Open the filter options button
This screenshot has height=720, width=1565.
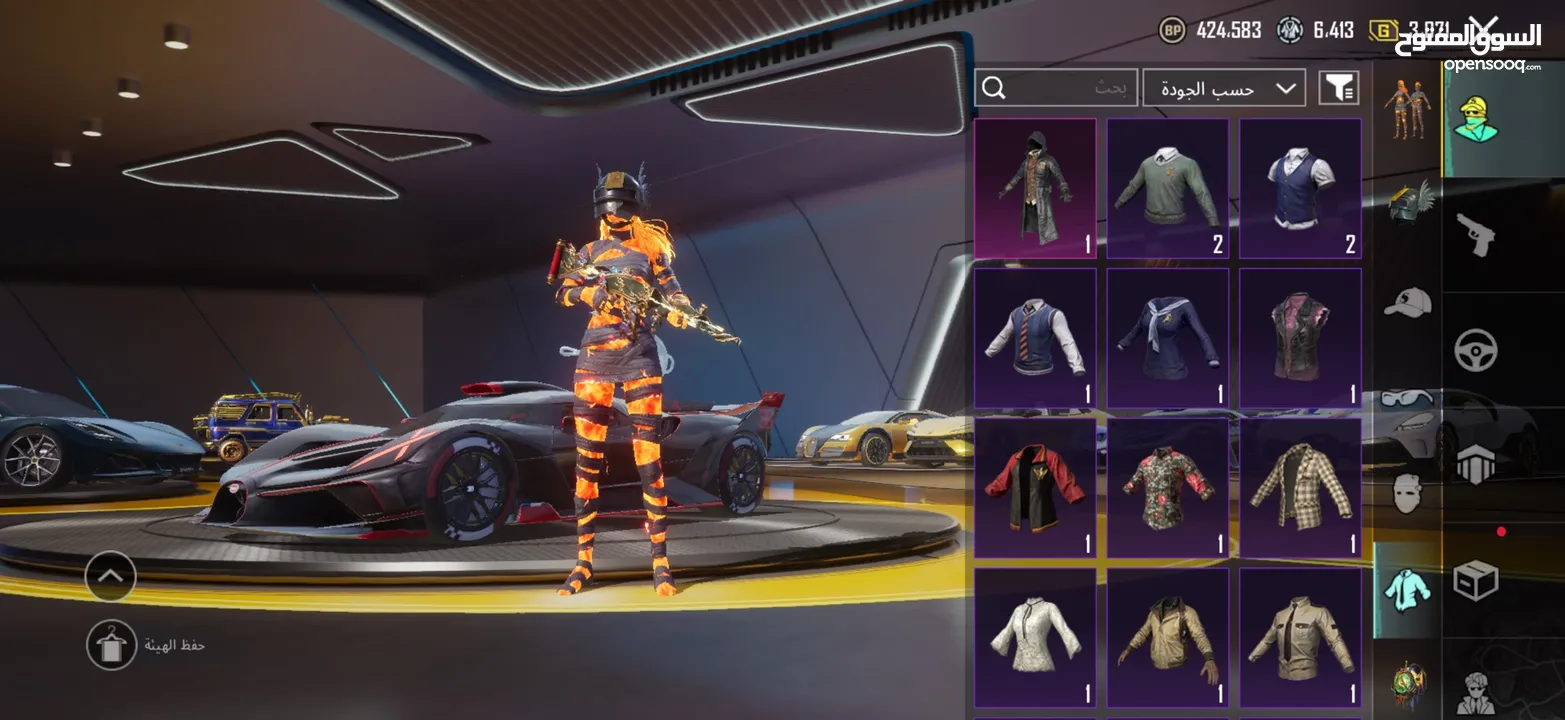click(1339, 88)
